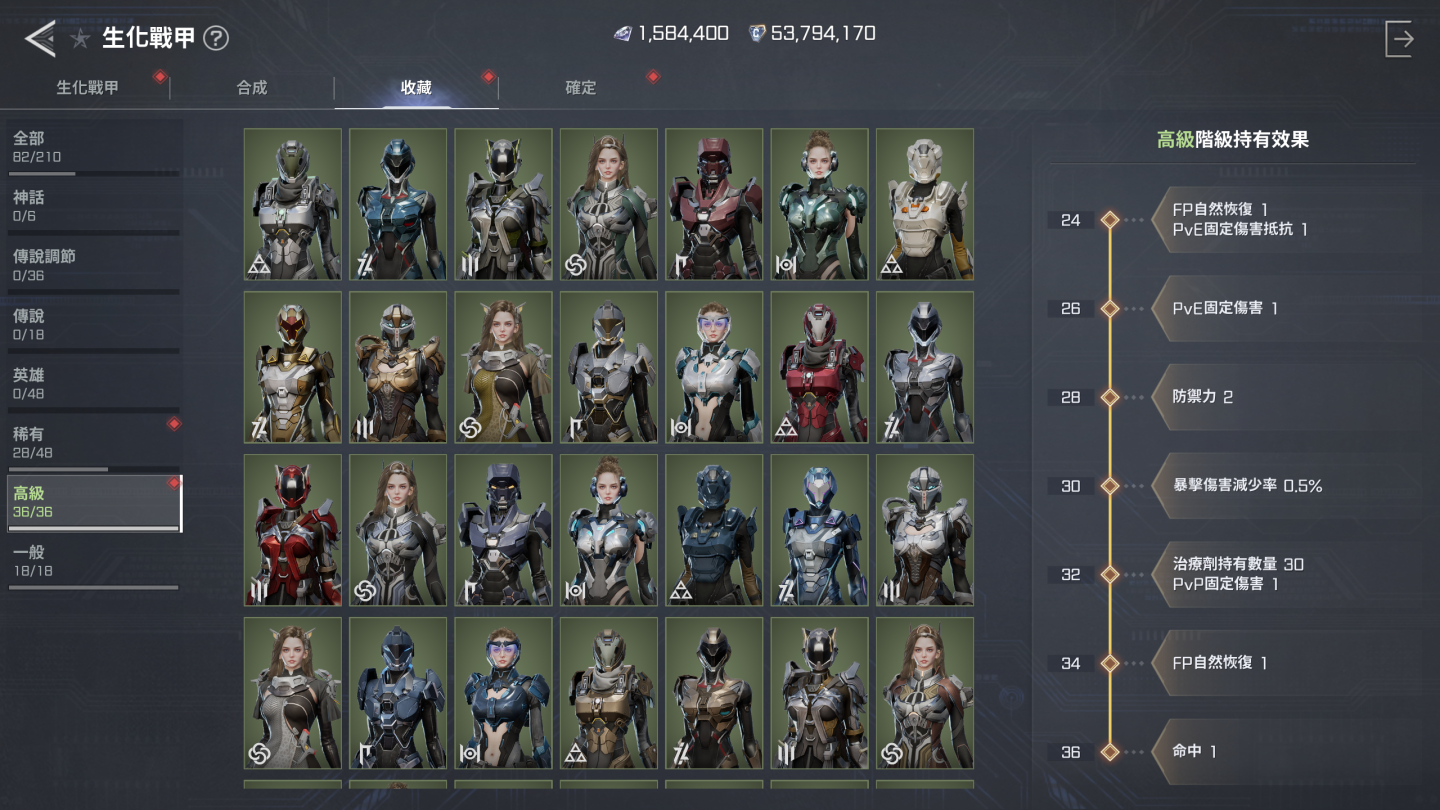
Task: Choose the 神話 rarity filter
Action: click(x=93, y=206)
